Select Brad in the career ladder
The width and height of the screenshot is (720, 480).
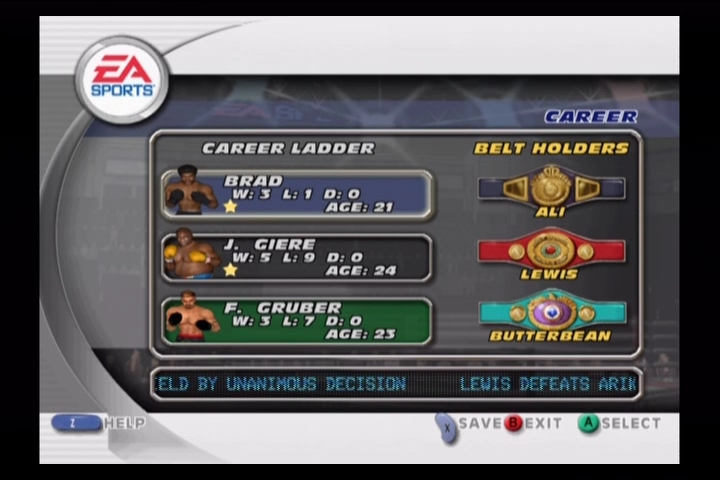point(297,194)
